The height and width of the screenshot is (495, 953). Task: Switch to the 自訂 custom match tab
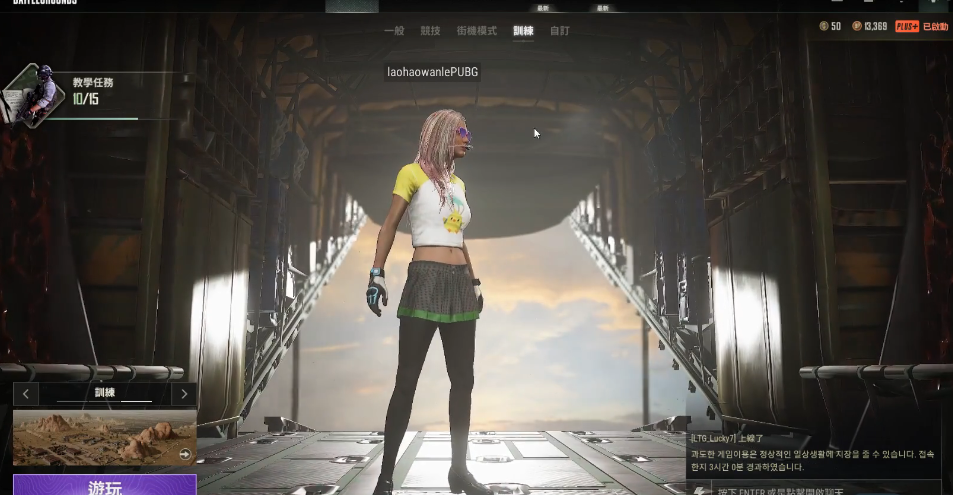[x=560, y=31]
